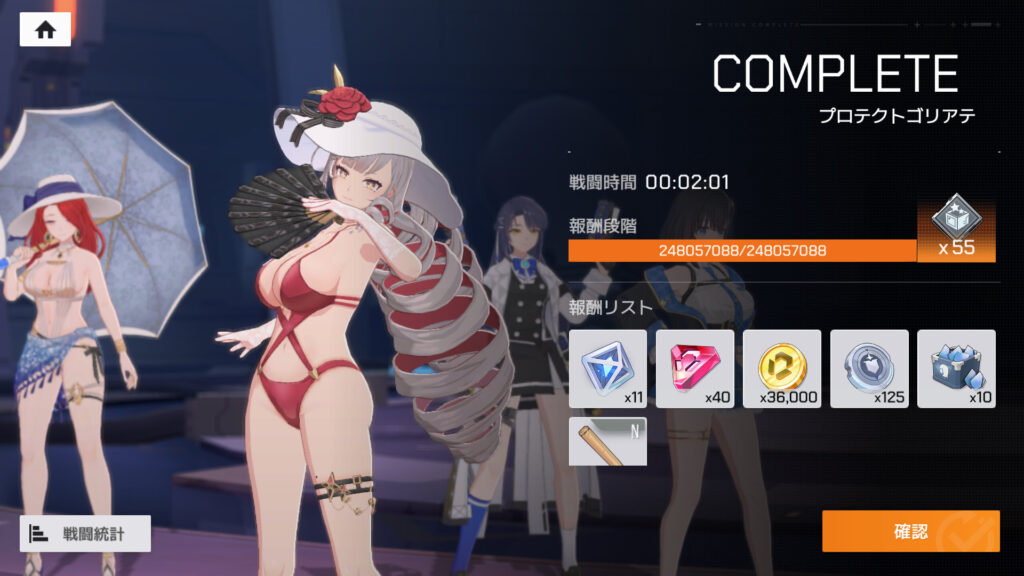The height and width of the screenshot is (576, 1024).
Task: View the gold coin reward x36,000
Action: pyautogui.click(x=782, y=368)
